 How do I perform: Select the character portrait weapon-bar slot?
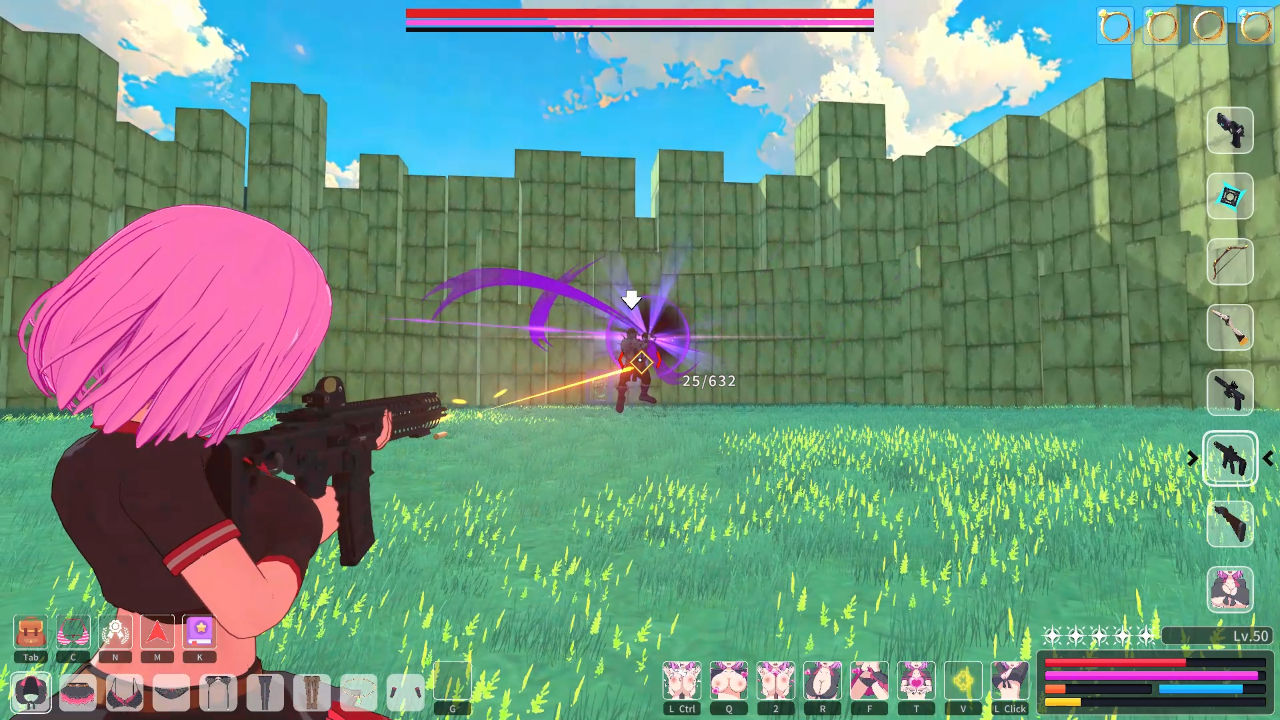pos(1230,590)
